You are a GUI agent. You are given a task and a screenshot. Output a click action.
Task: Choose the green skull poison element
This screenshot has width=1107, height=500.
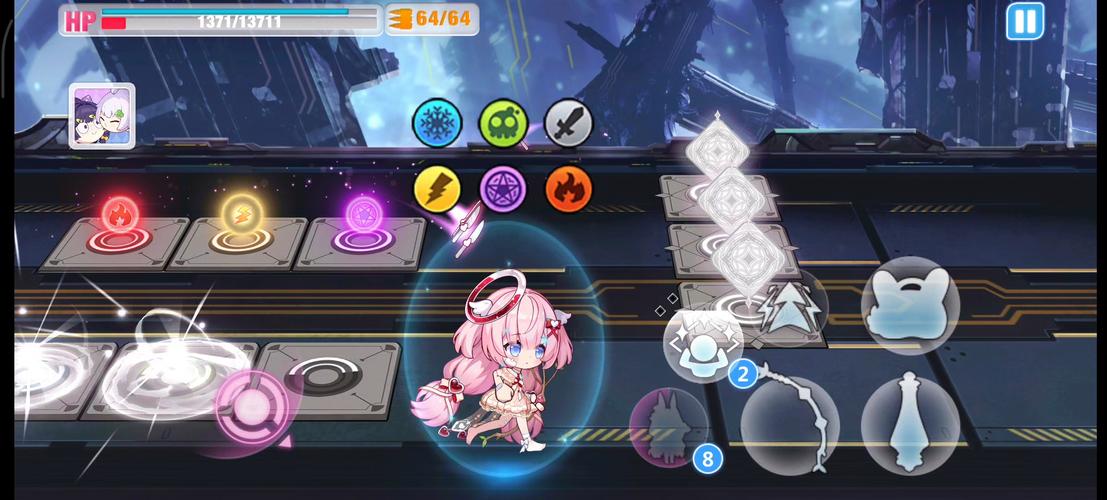(503, 123)
